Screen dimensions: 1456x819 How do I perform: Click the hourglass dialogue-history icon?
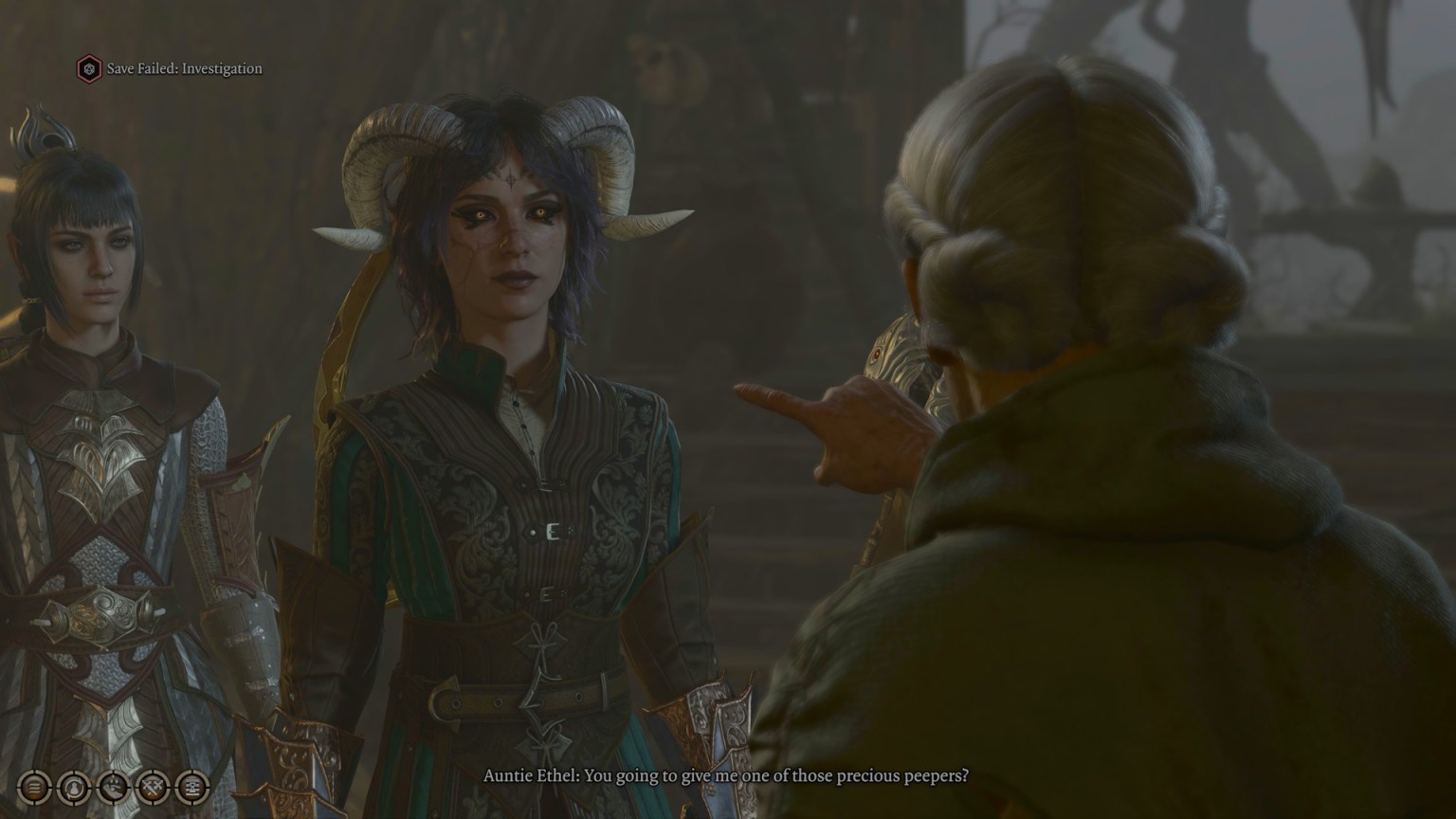(x=192, y=787)
